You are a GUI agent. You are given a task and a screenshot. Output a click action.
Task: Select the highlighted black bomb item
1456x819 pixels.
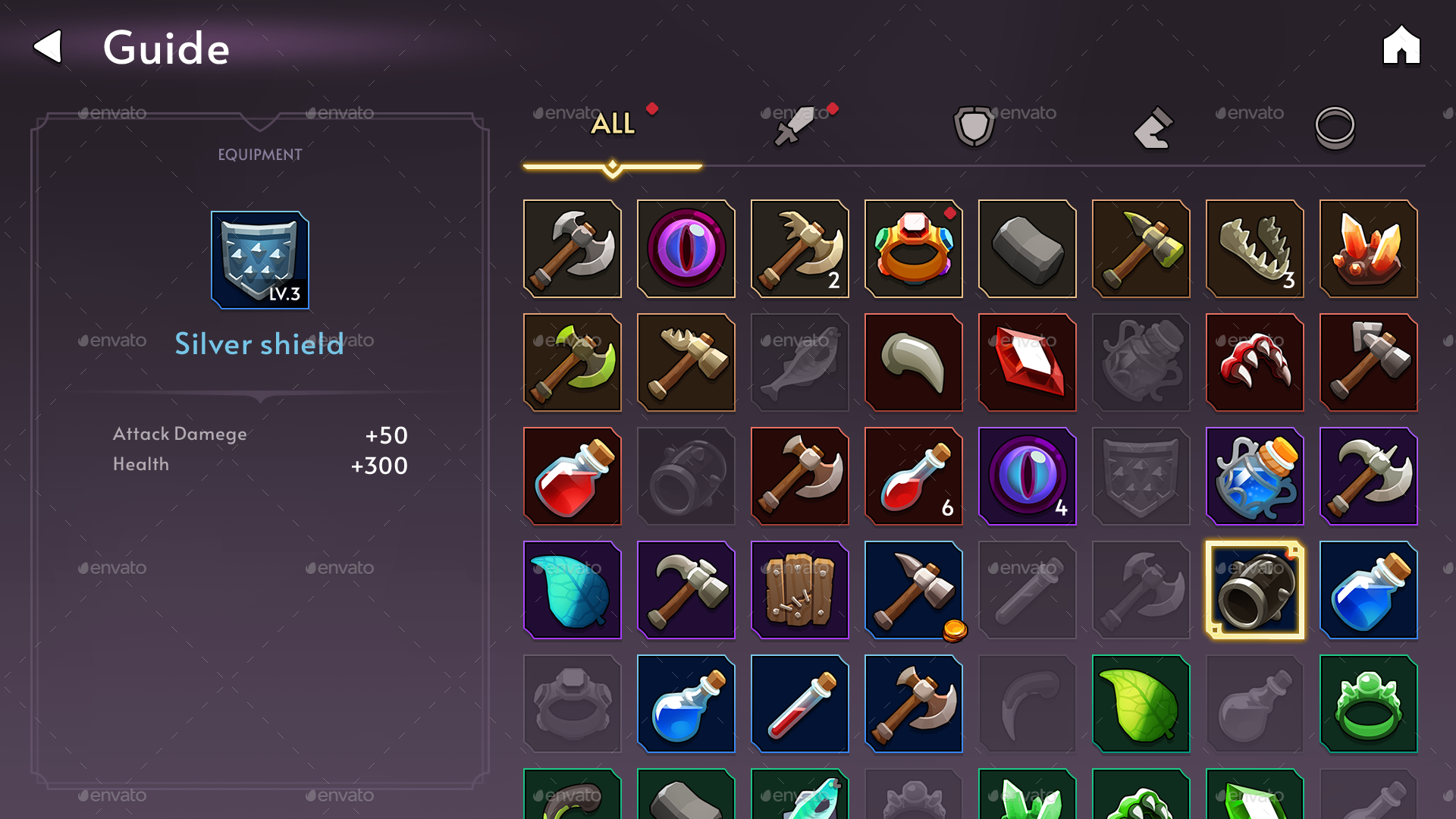(1255, 590)
